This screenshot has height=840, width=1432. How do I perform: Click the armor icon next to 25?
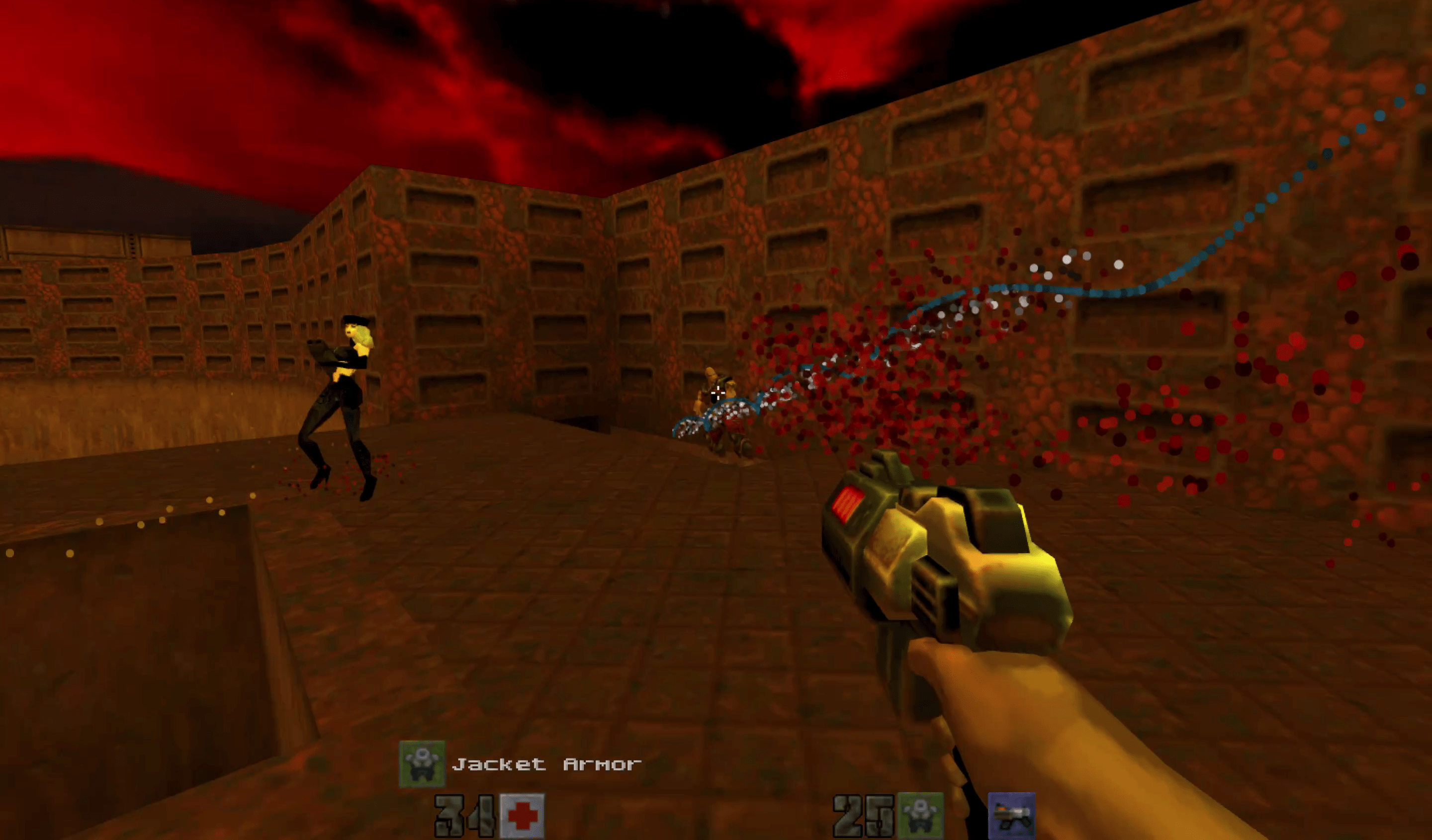tap(920, 816)
